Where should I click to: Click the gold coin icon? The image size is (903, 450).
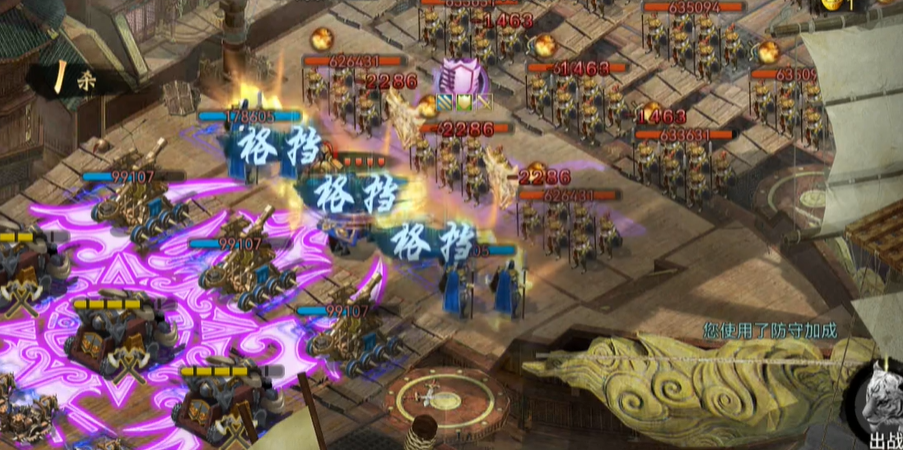click(831, 5)
